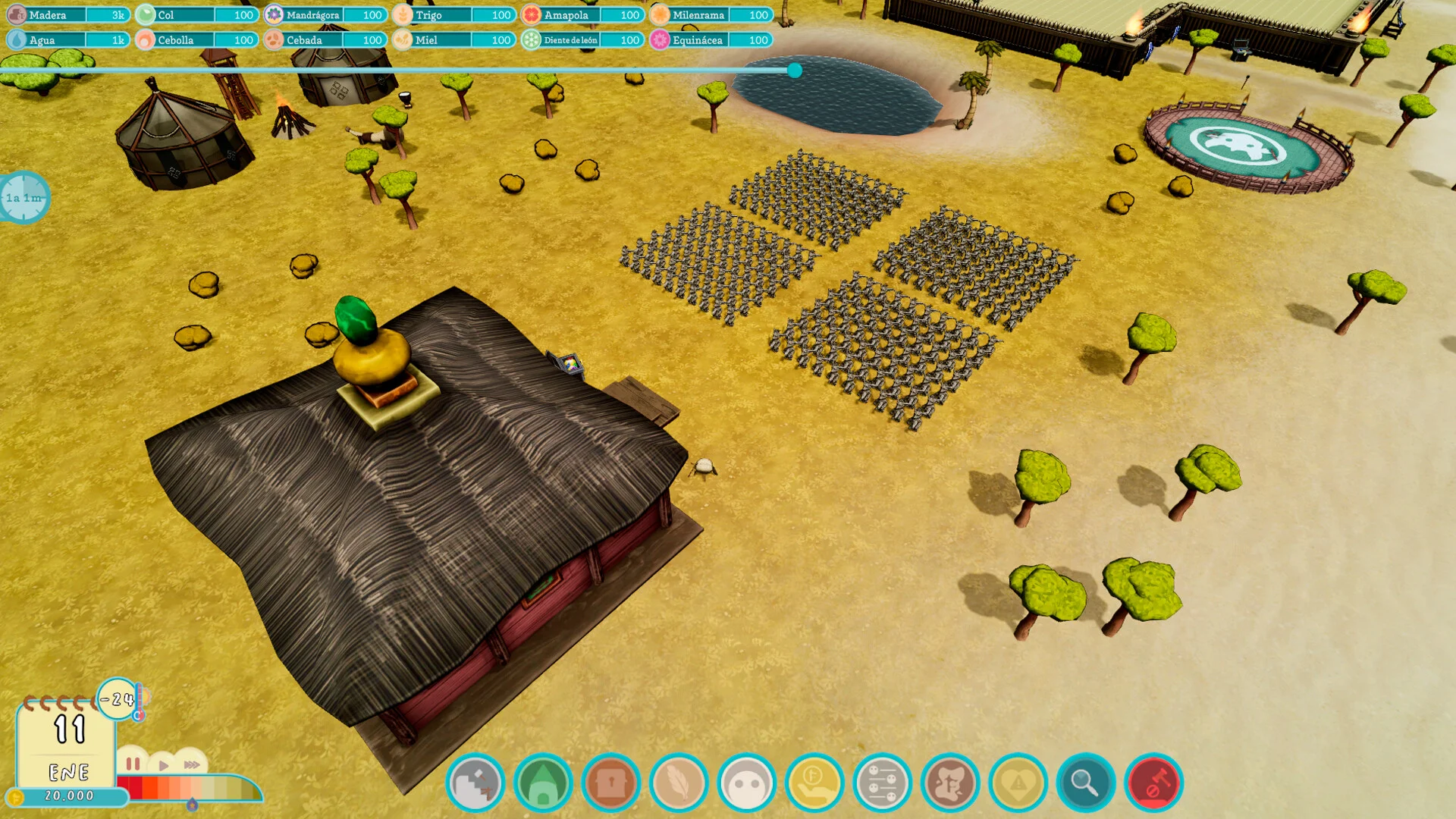The image size is (1456, 819).
Task: Select the red hammer demolish tool
Action: [x=1153, y=783]
